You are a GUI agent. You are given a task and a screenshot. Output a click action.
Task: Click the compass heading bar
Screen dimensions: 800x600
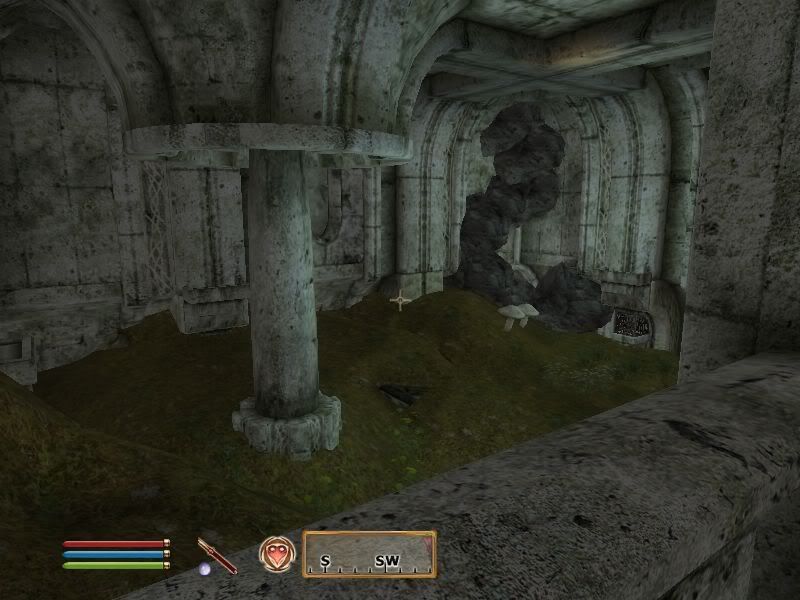[x=369, y=554]
